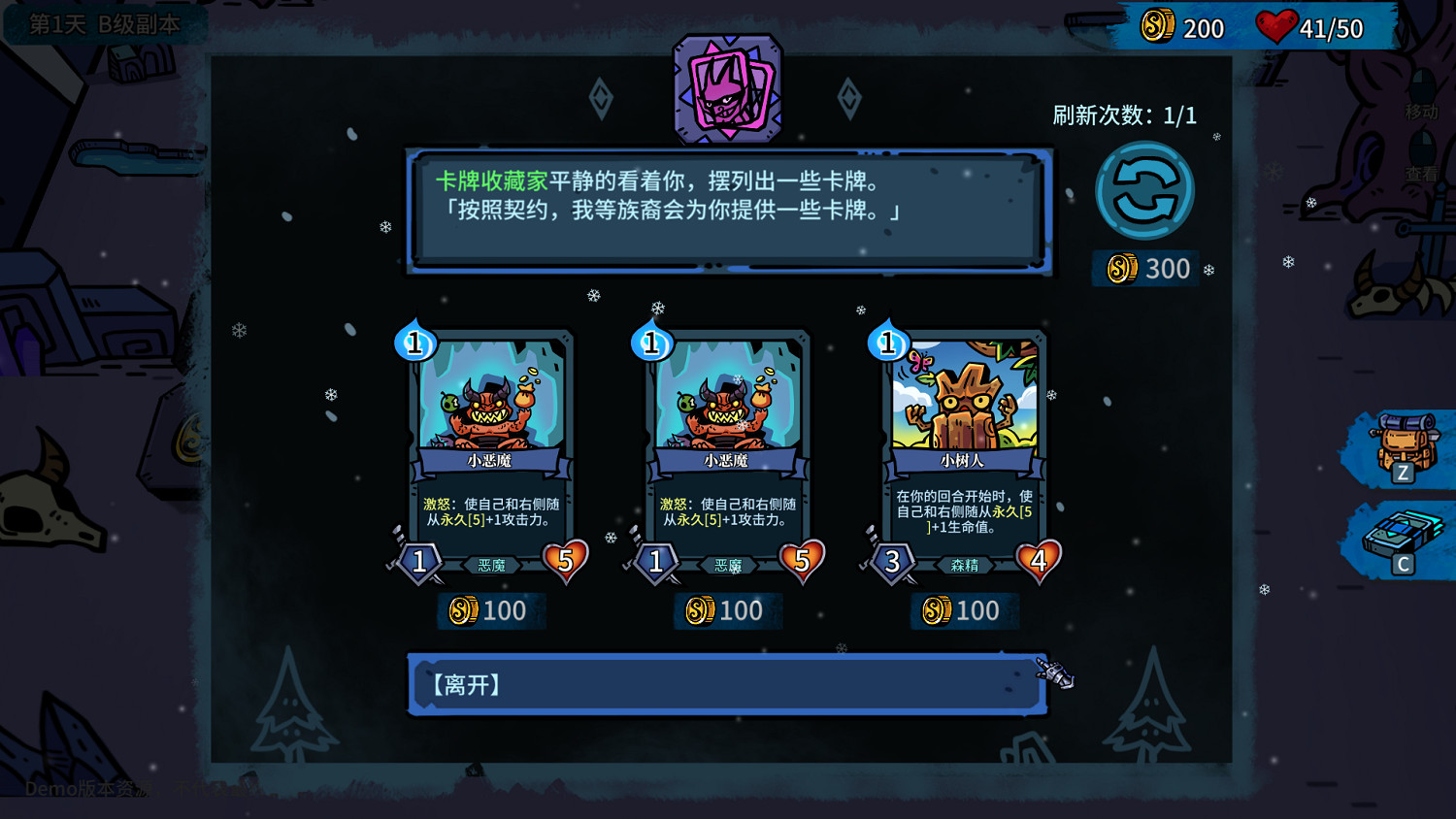Select the second 小恶魔 card thumbnail
1456x819 pixels.
point(728,446)
